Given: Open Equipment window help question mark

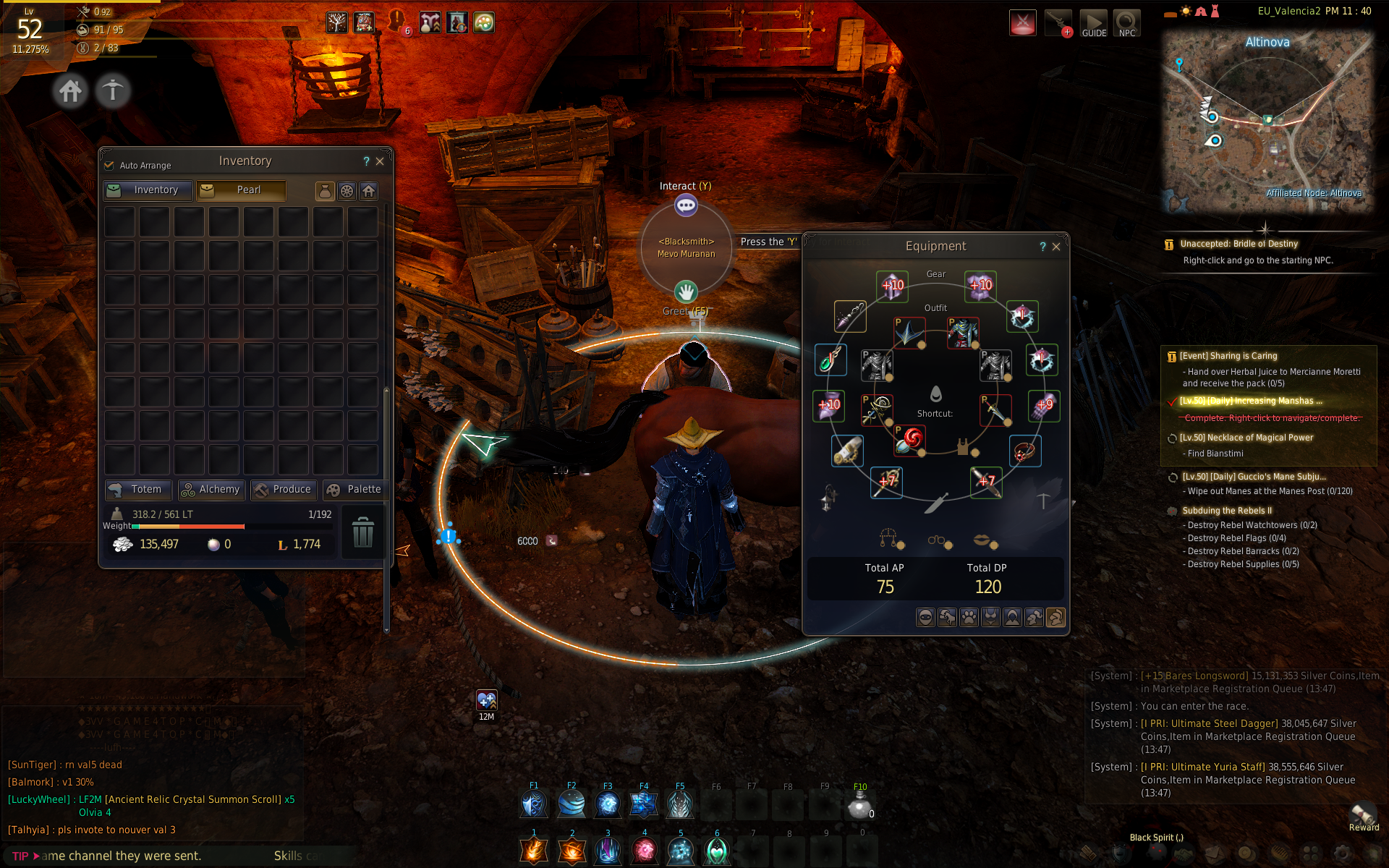Looking at the screenshot, I should coord(1042,247).
